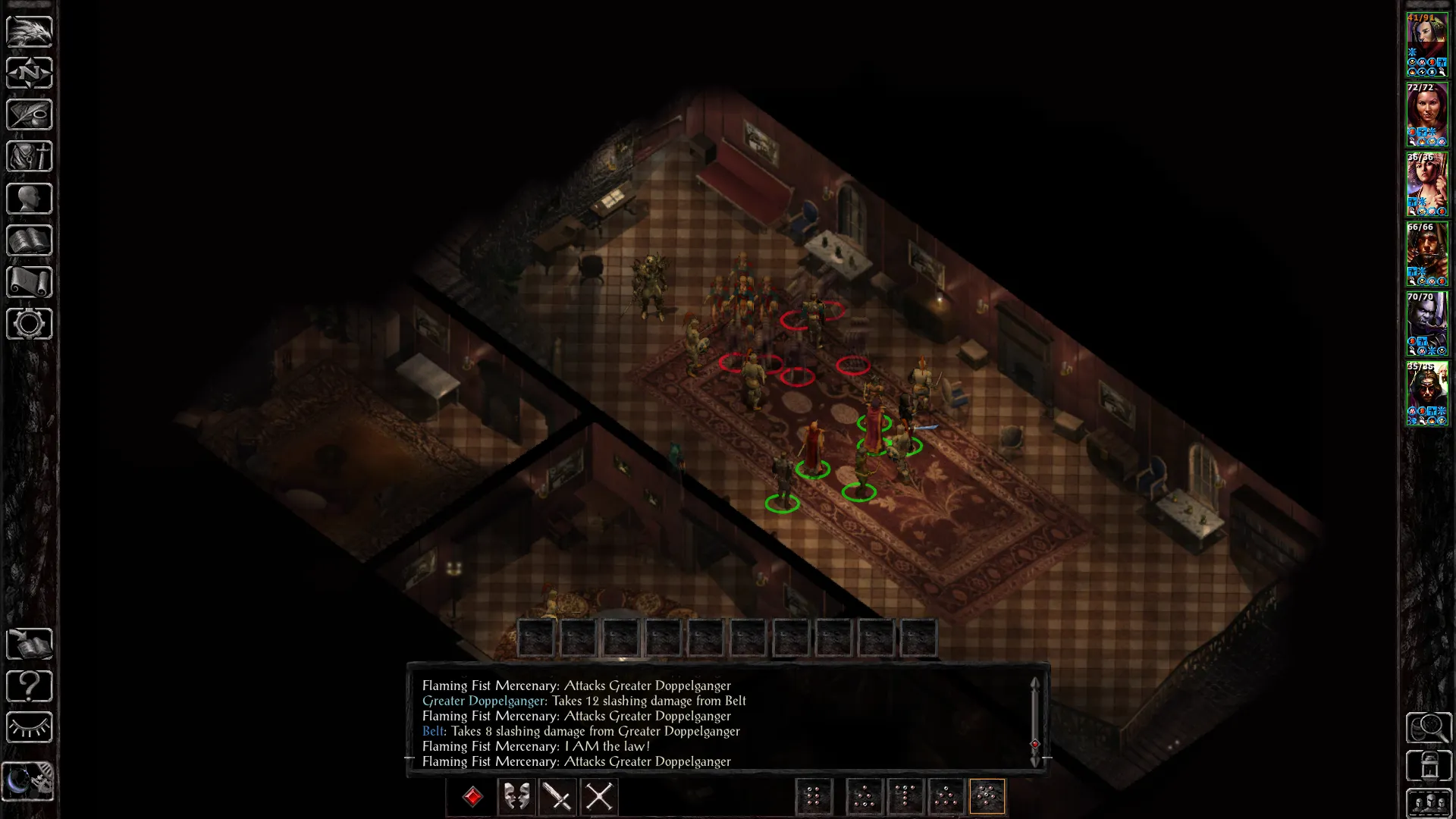Select the 66/66 HP party member portrait
The image size is (1456, 819).
[1426, 254]
